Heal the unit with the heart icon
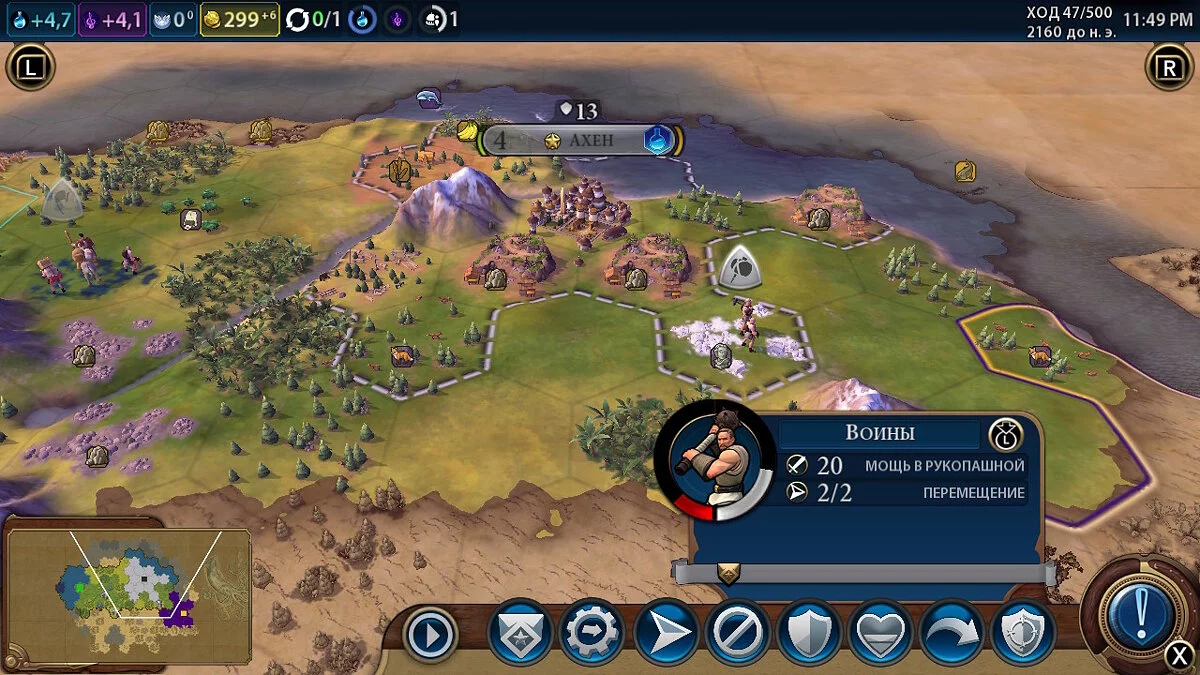Viewport: 1200px width, 675px height. coord(881,634)
